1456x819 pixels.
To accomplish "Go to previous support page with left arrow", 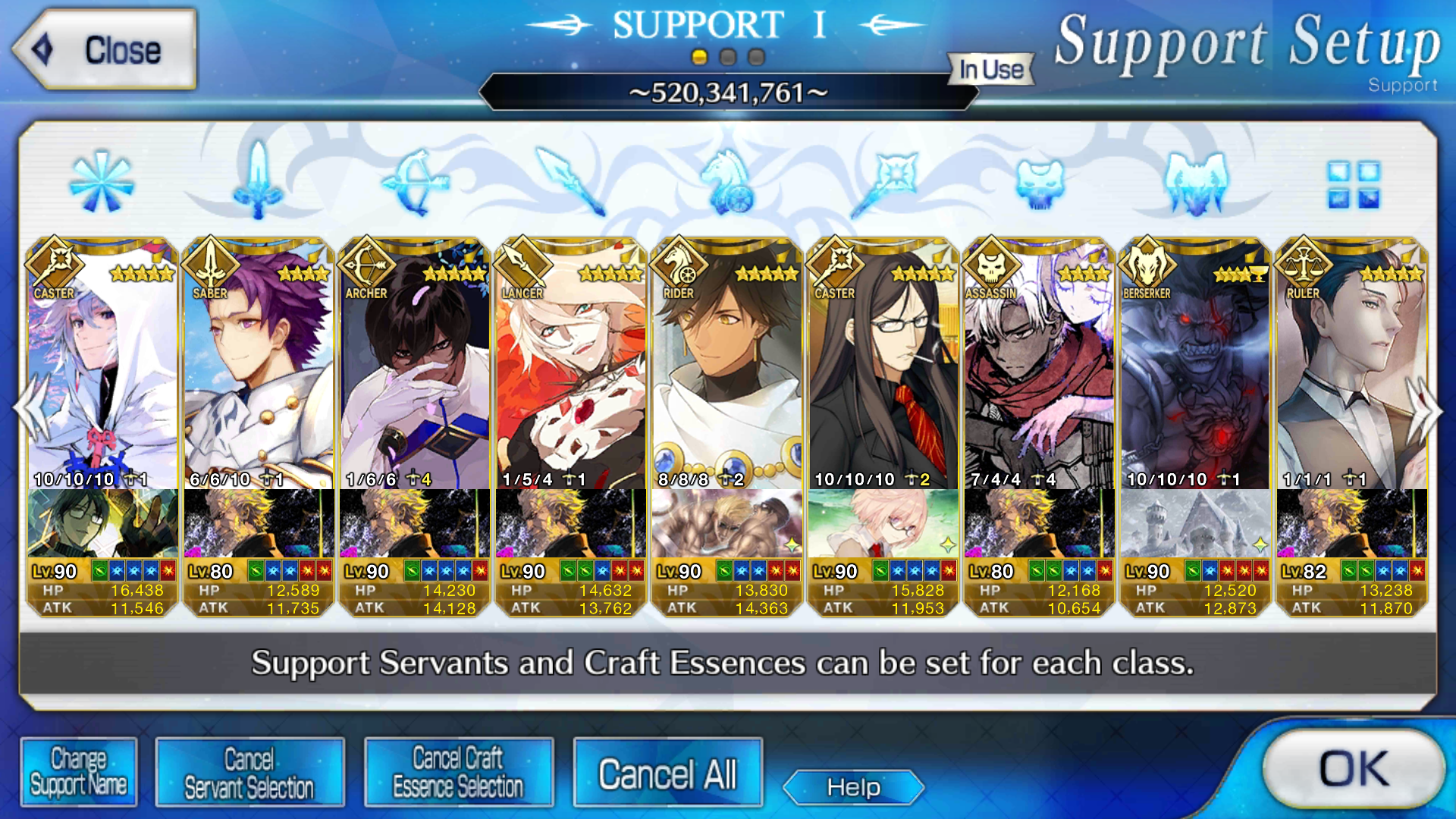I will [x=30, y=409].
